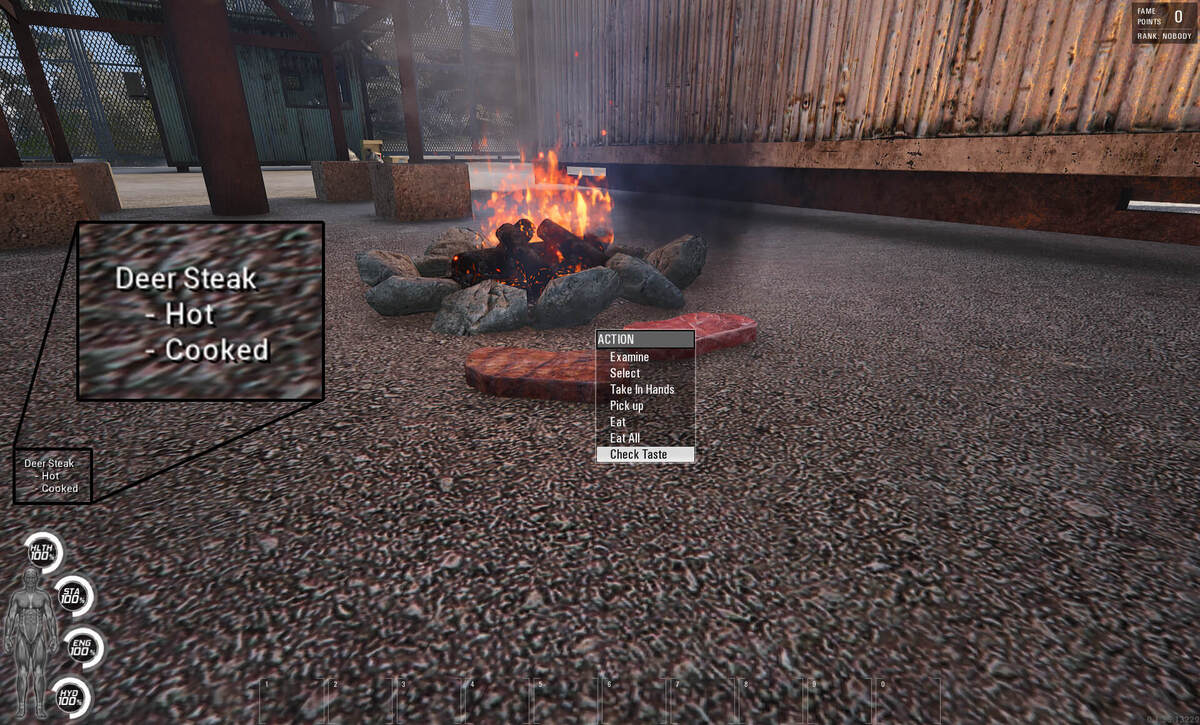Choose the Pick up action

pos(627,406)
